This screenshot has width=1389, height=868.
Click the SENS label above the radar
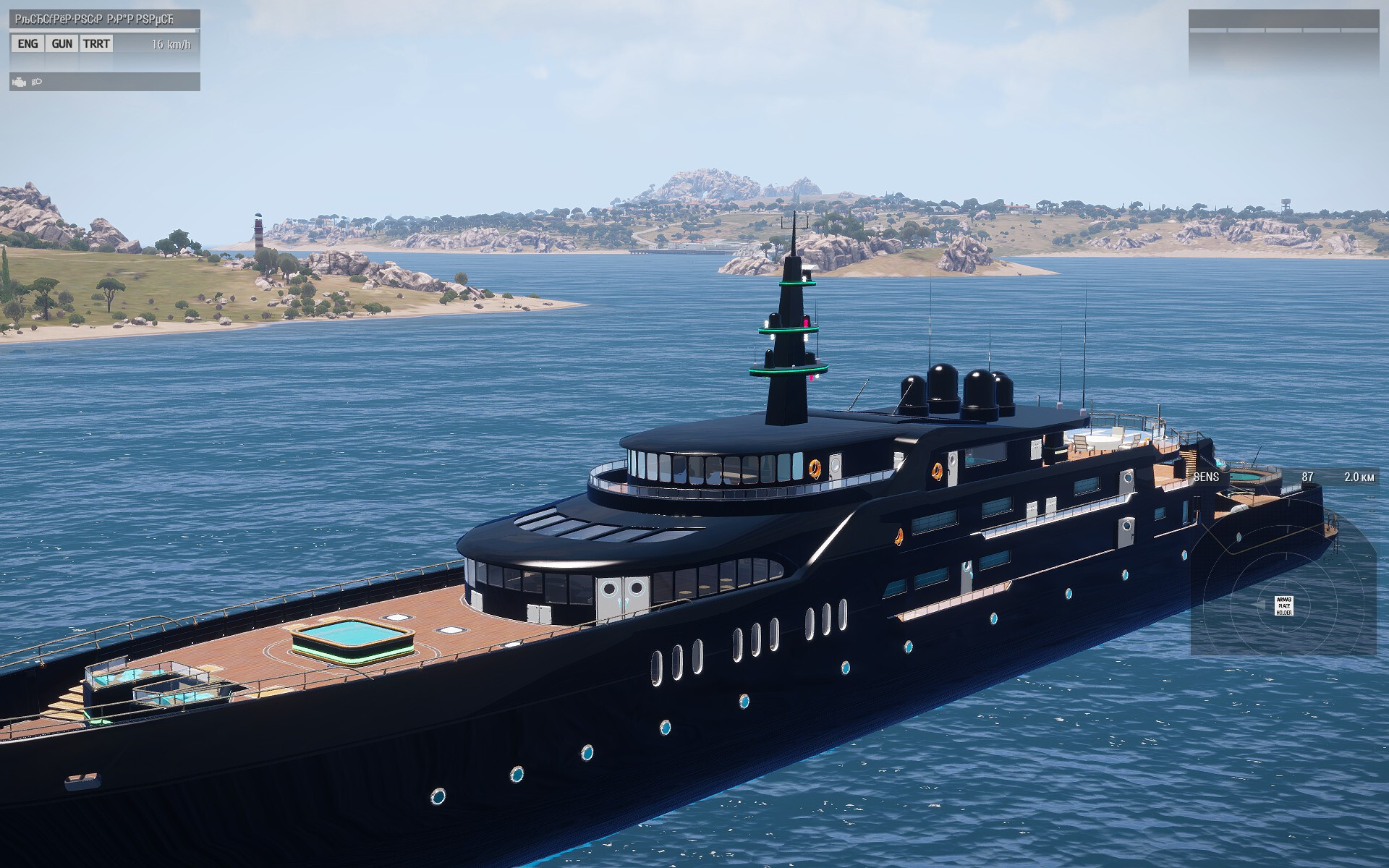[x=1206, y=477]
